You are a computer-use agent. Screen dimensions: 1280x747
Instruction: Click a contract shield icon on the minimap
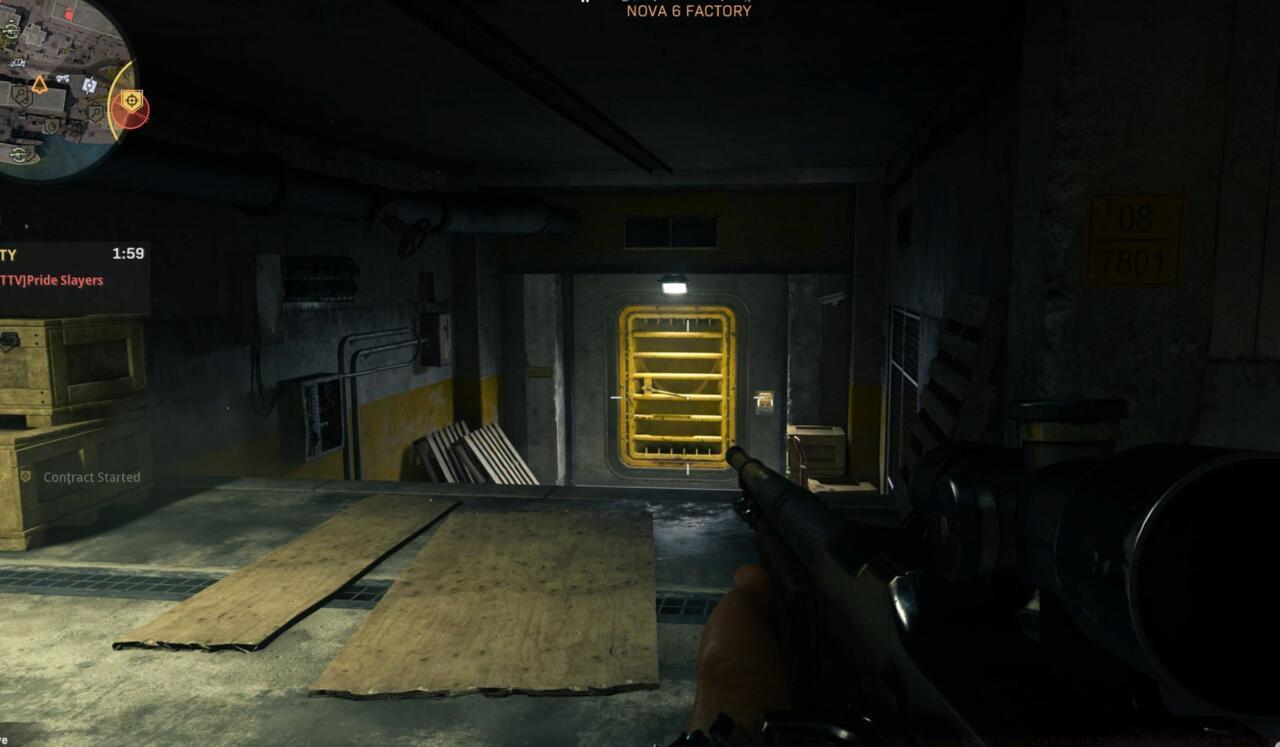pos(20,95)
